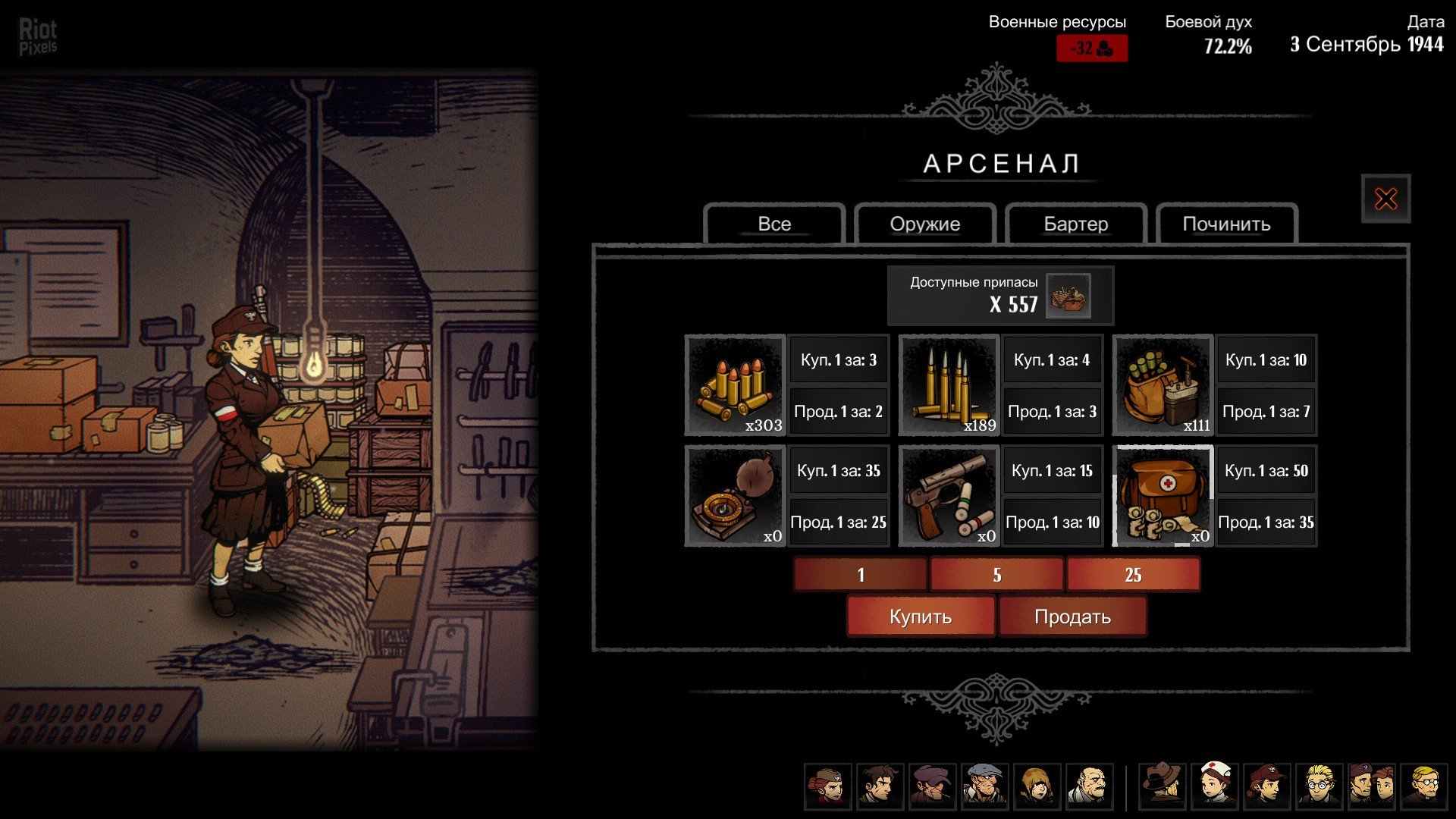1456x819 pixels.
Task: Select the flare gun slot
Action: 949,496
